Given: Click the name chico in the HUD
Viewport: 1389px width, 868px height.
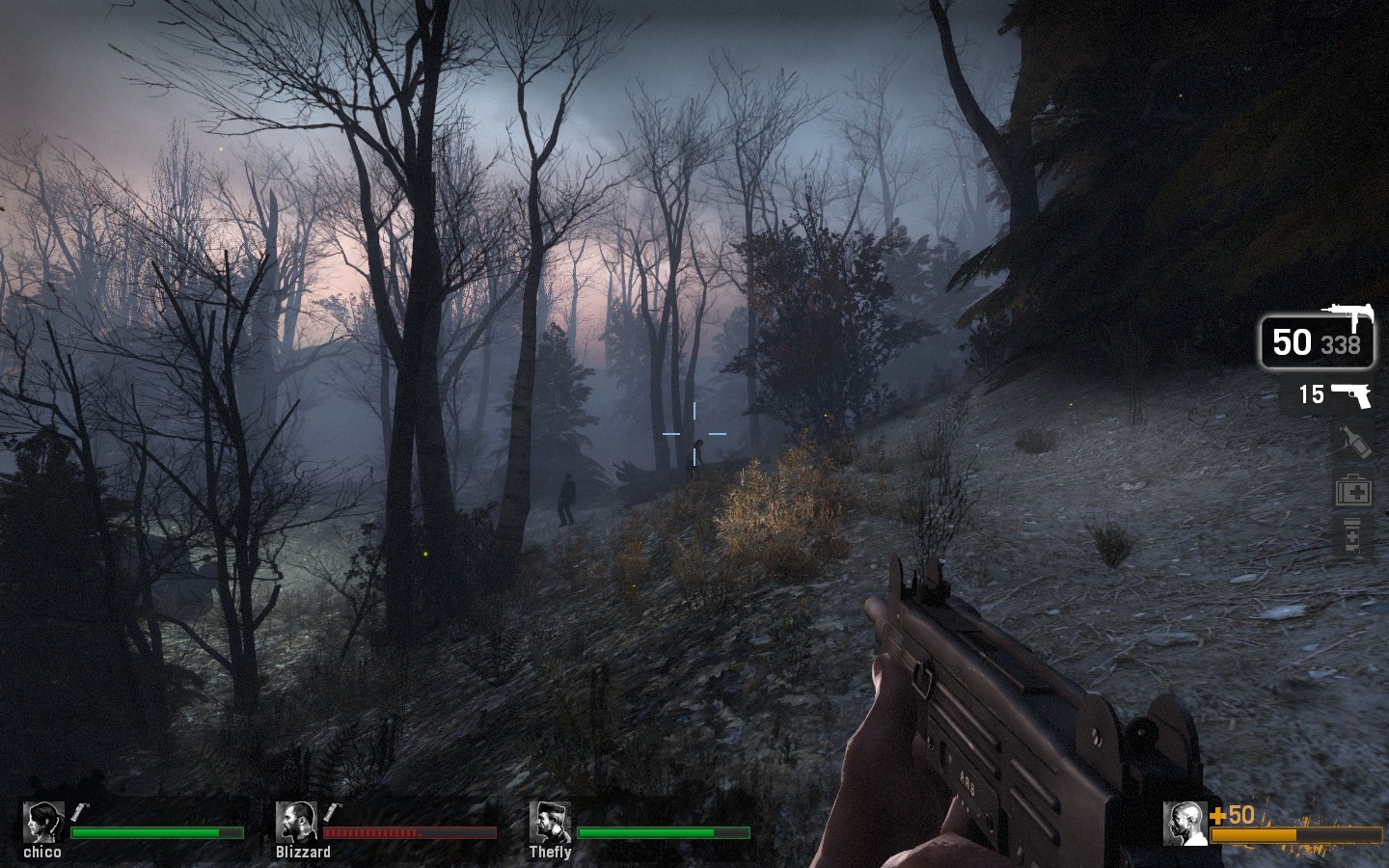Looking at the screenshot, I should (42, 854).
